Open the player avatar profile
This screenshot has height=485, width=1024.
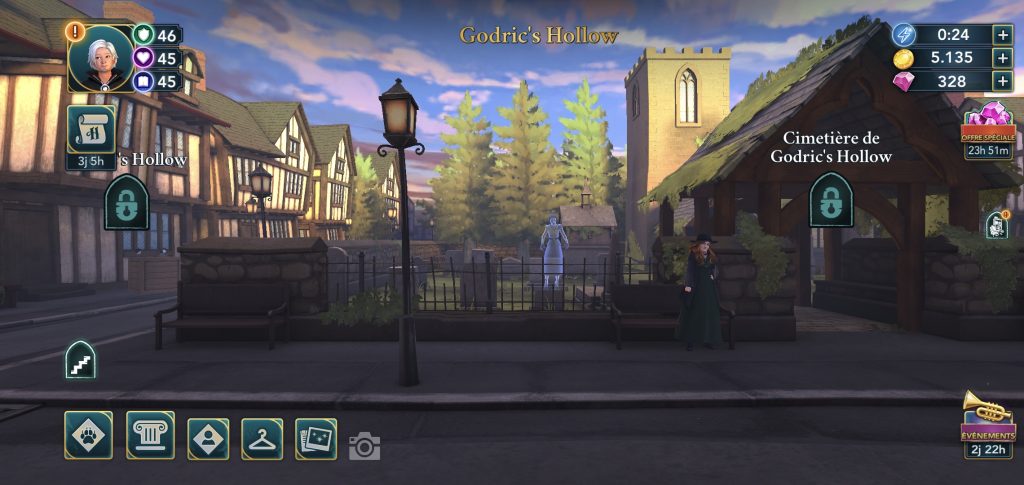[x=101, y=57]
